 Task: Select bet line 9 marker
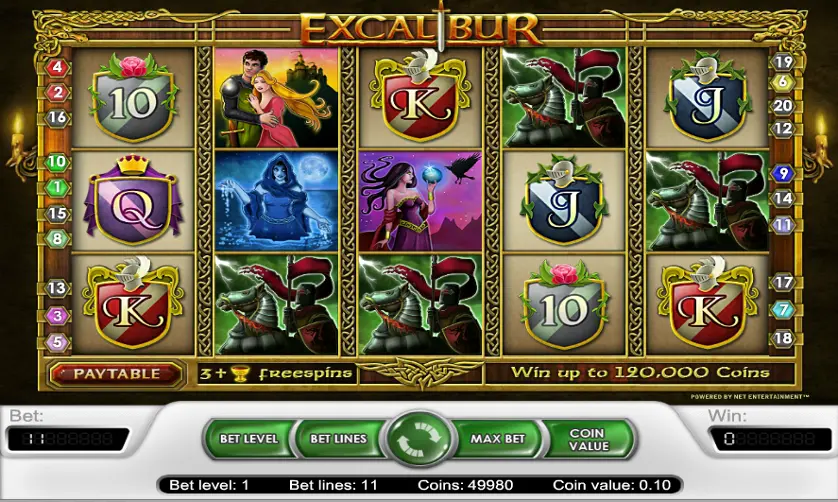783,173
